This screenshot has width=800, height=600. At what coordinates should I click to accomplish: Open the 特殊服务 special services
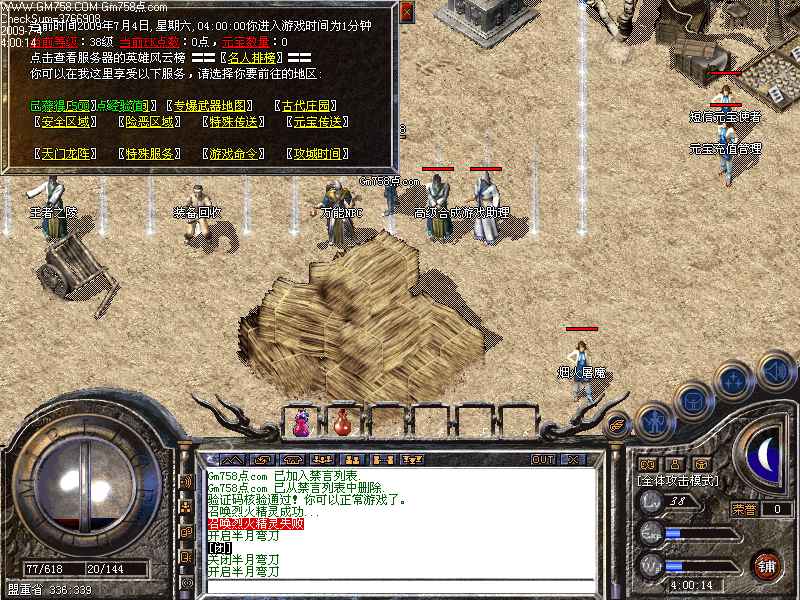[151, 154]
